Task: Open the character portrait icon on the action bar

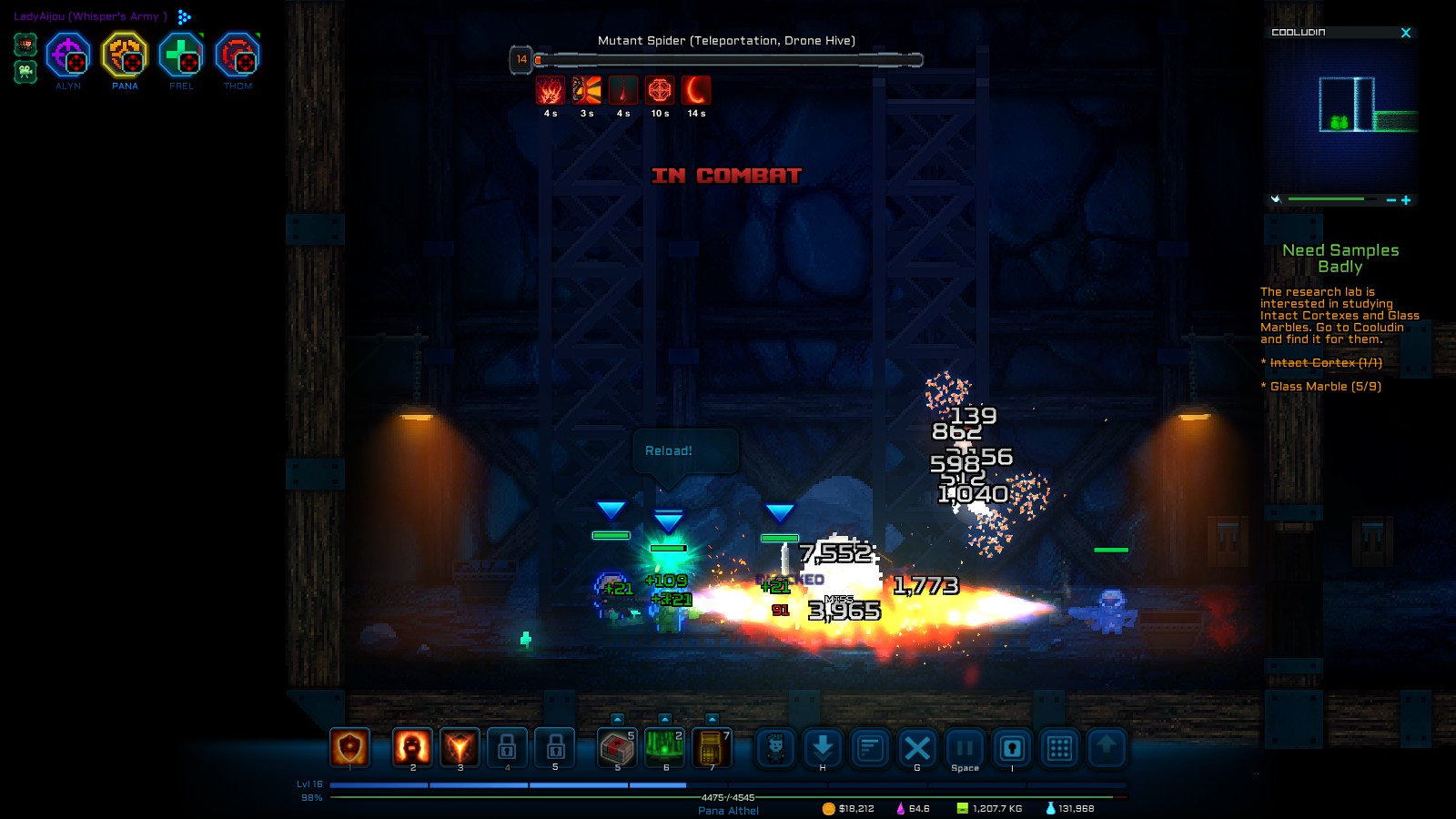Action: [x=775, y=746]
